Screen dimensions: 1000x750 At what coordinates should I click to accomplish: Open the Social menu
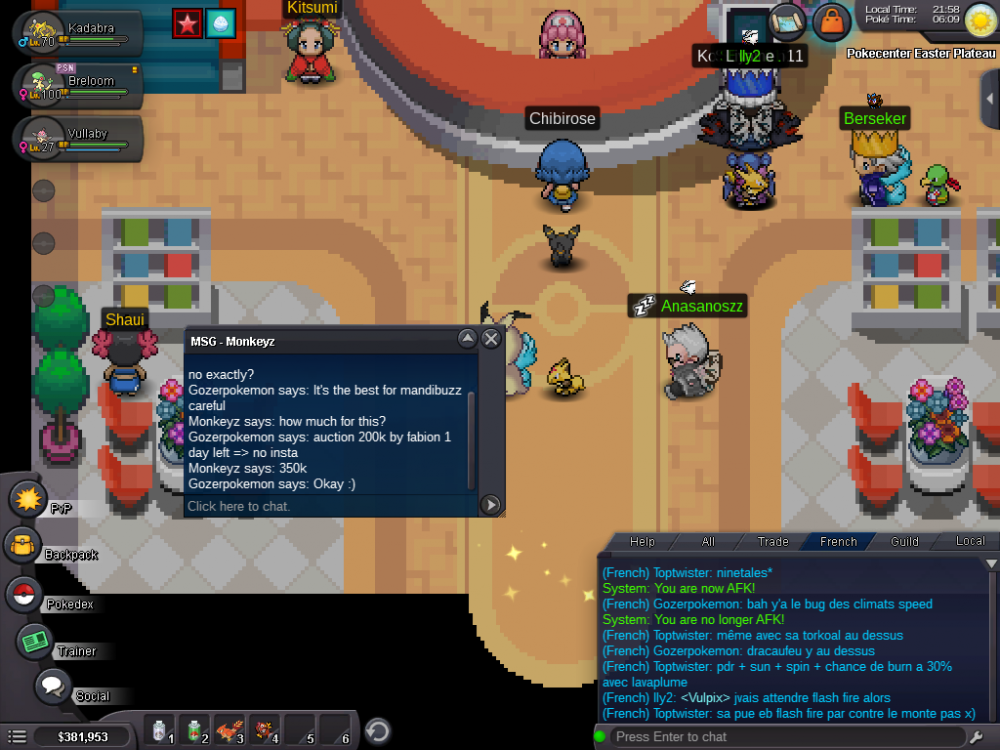pos(52,687)
